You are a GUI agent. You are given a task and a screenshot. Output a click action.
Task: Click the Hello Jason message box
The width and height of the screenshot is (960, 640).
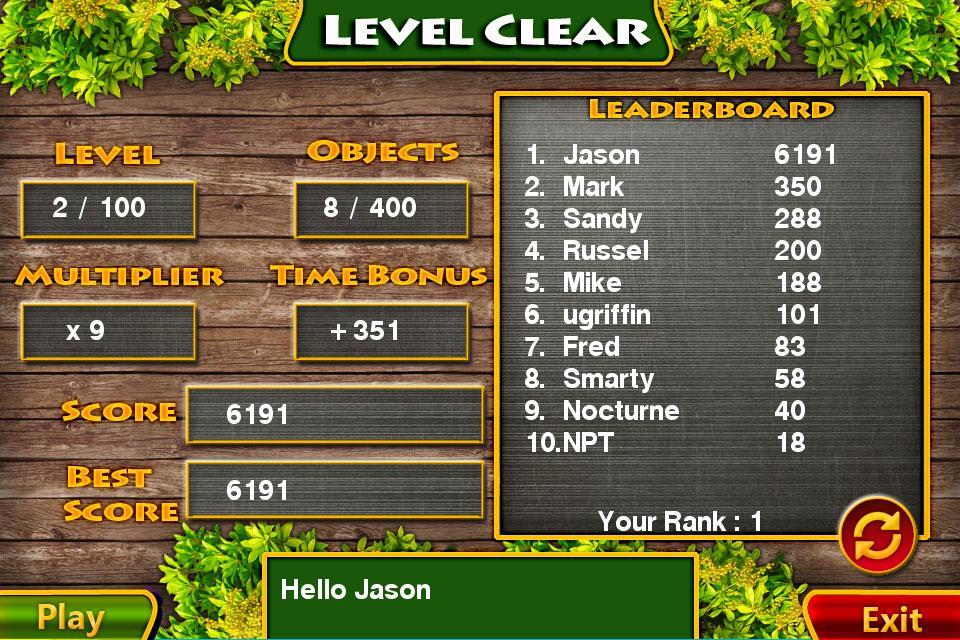coord(479,596)
